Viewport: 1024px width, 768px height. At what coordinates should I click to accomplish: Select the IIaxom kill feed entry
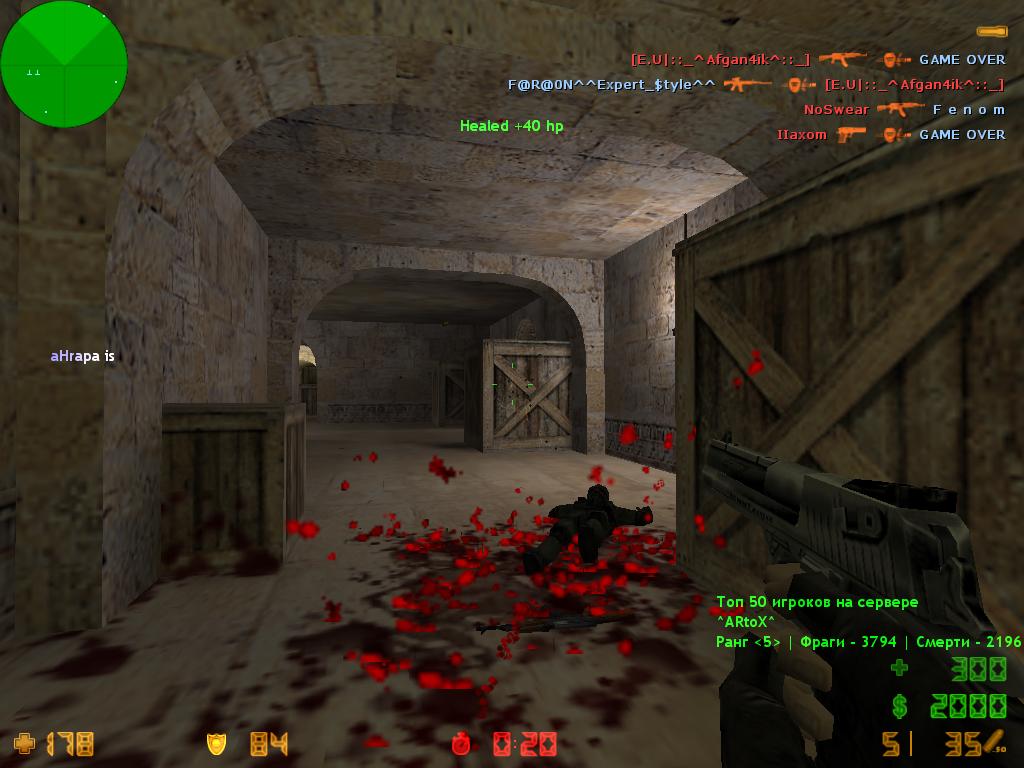click(x=891, y=134)
